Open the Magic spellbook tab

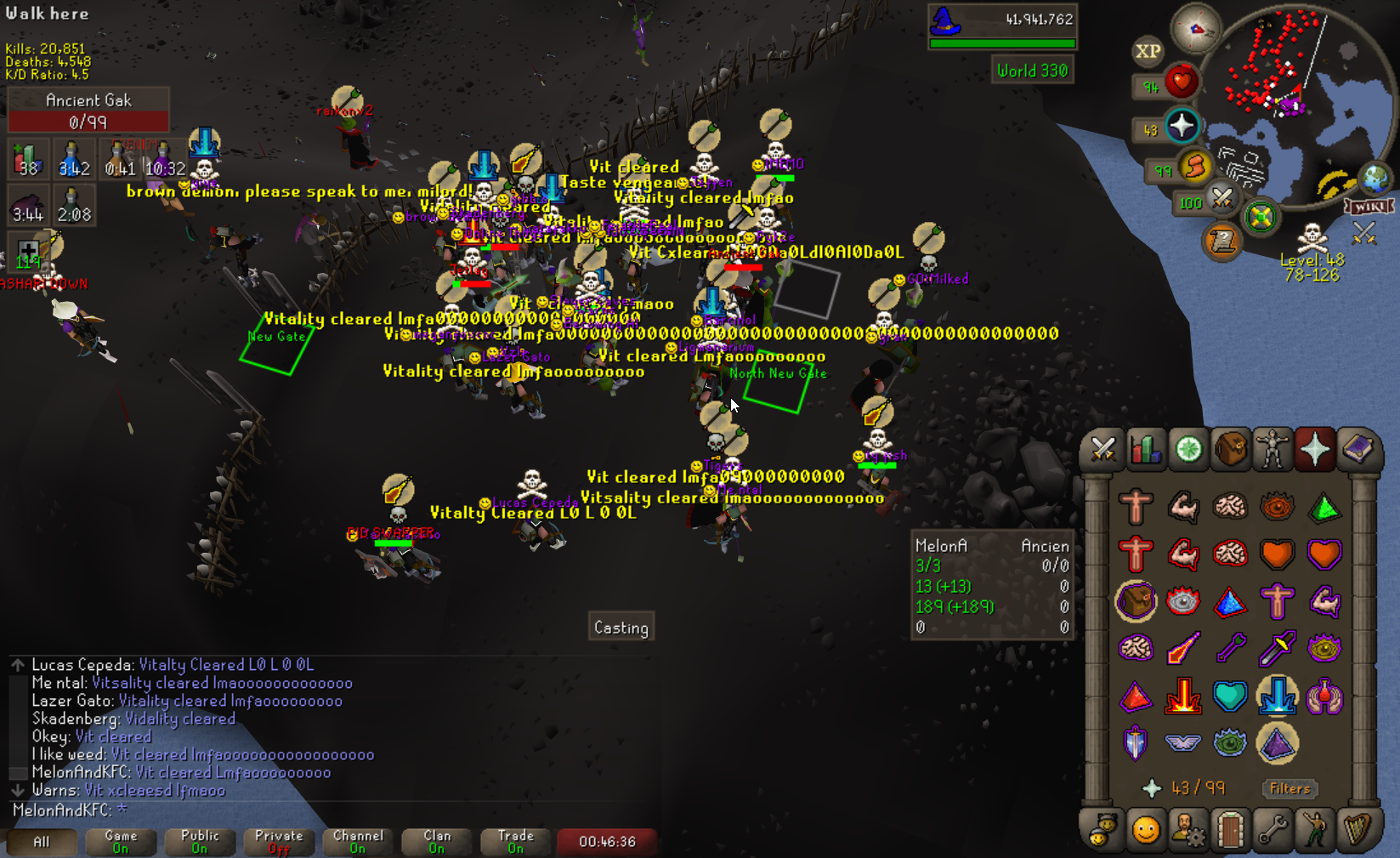pyautogui.click(x=1357, y=450)
